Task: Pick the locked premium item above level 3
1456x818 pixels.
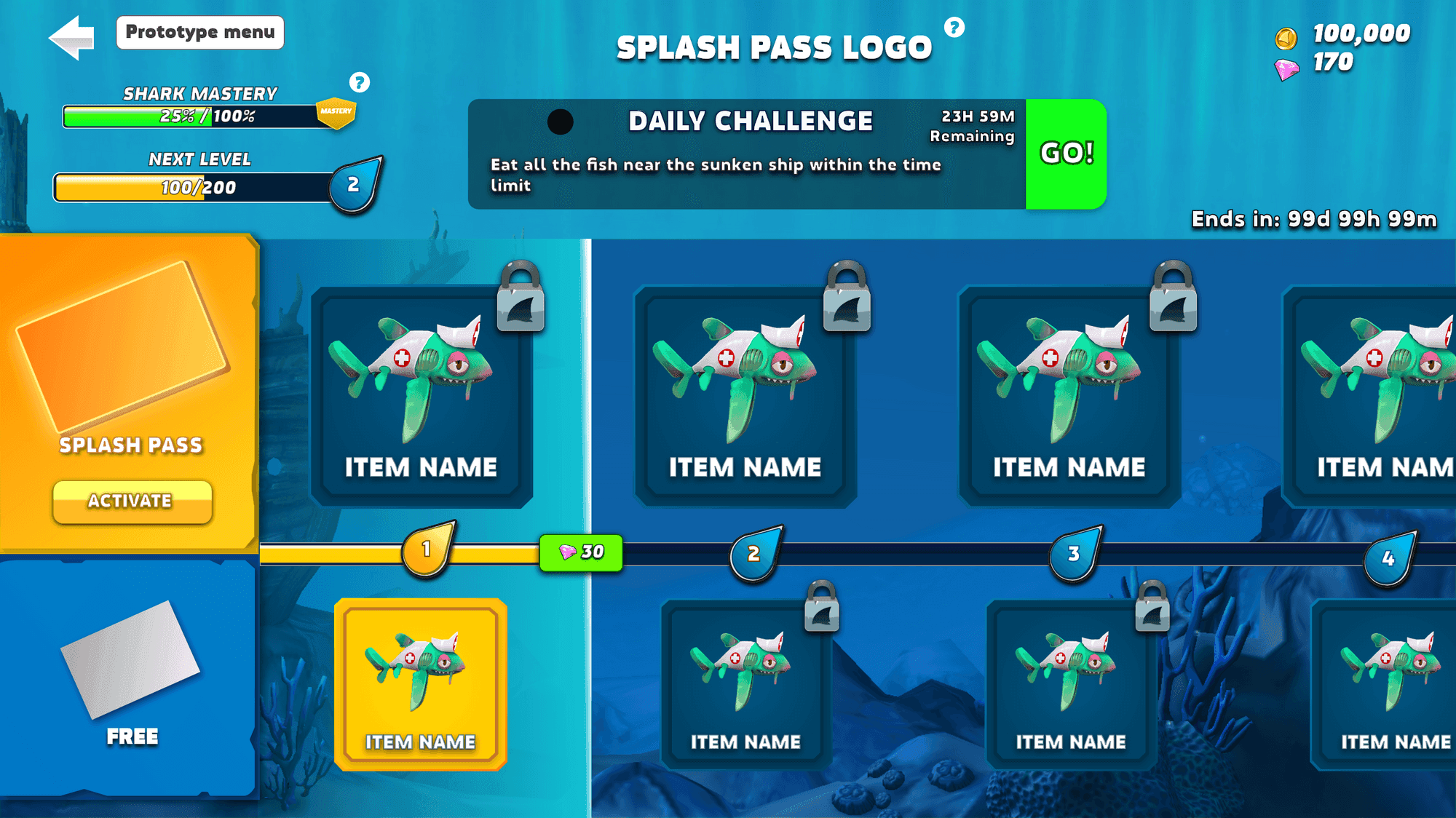Action: point(1069,397)
